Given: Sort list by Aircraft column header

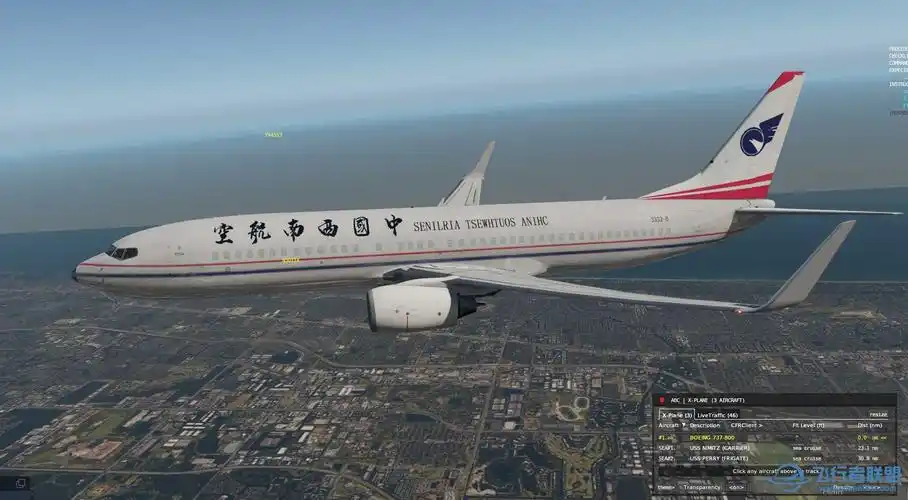Looking at the screenshot, I should click(x=669, y=426).
